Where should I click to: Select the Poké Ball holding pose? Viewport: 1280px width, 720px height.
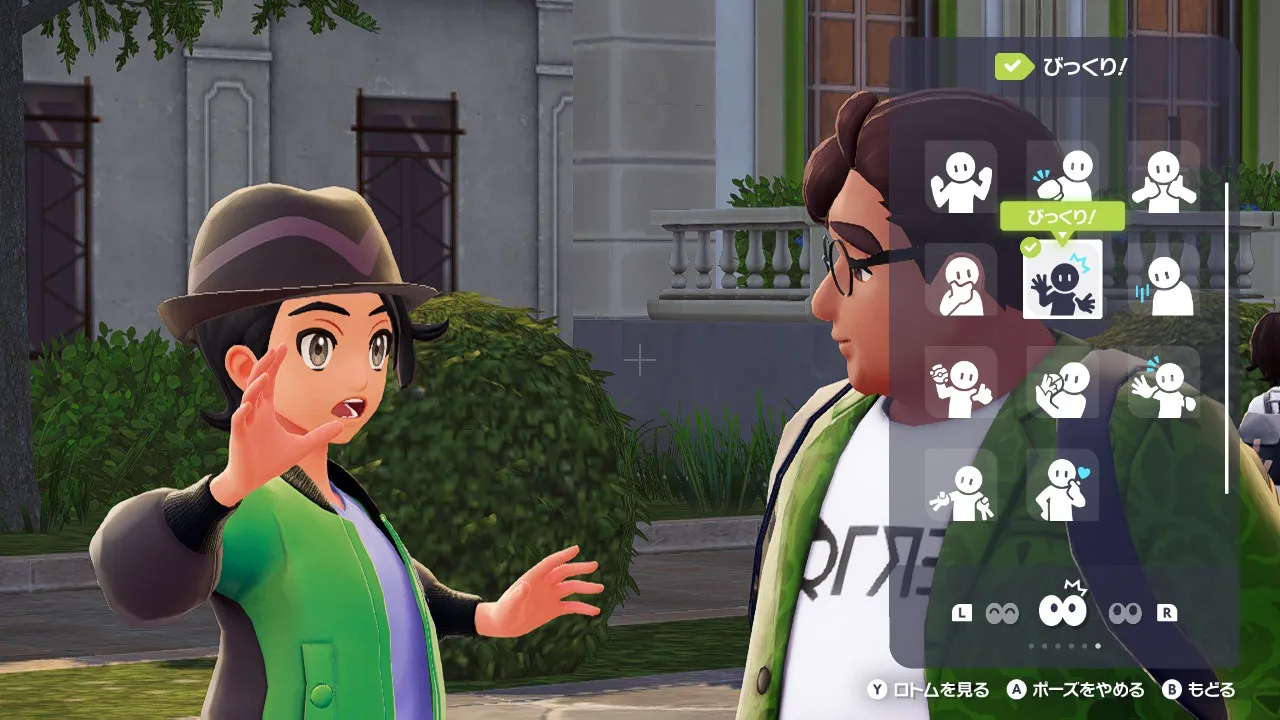(x=961, y=383)
